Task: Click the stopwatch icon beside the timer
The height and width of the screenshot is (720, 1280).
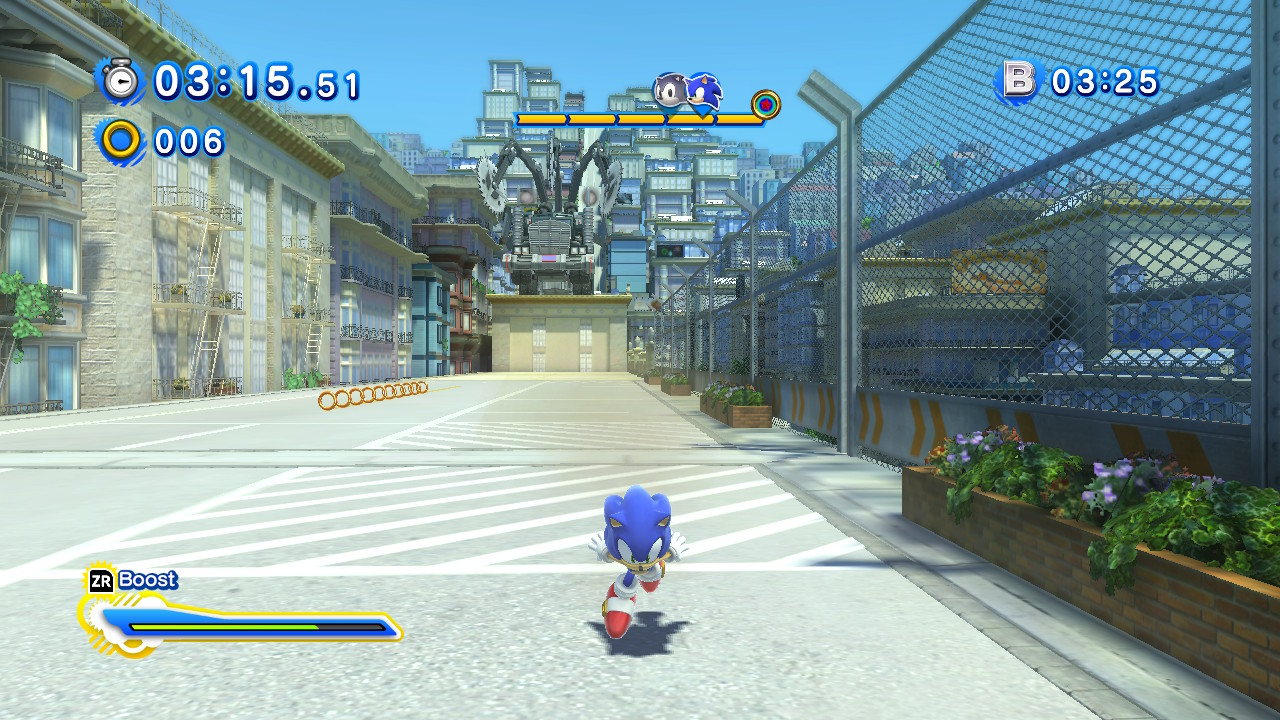Action: 122,80
